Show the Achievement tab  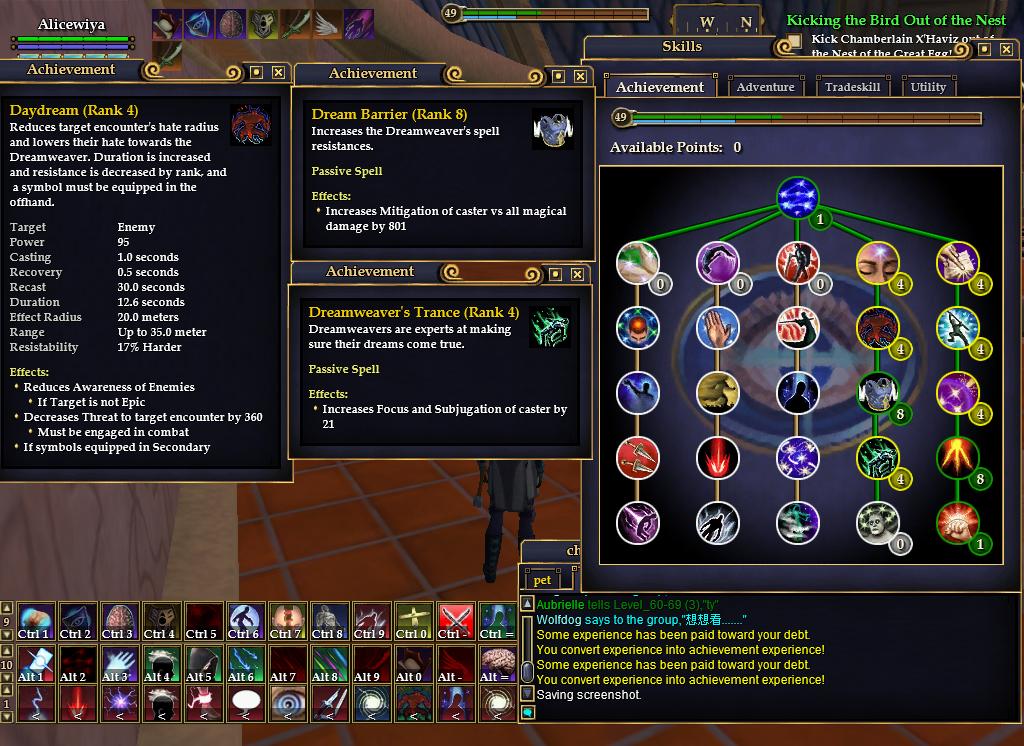659,87
